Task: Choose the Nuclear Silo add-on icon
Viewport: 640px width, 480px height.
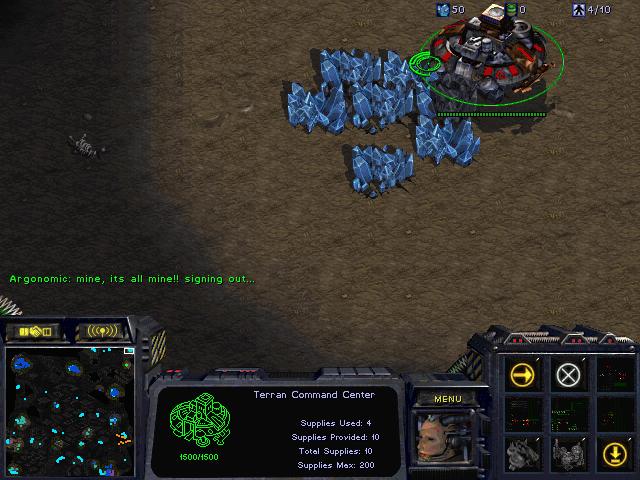Action: (x=568, y=451)
